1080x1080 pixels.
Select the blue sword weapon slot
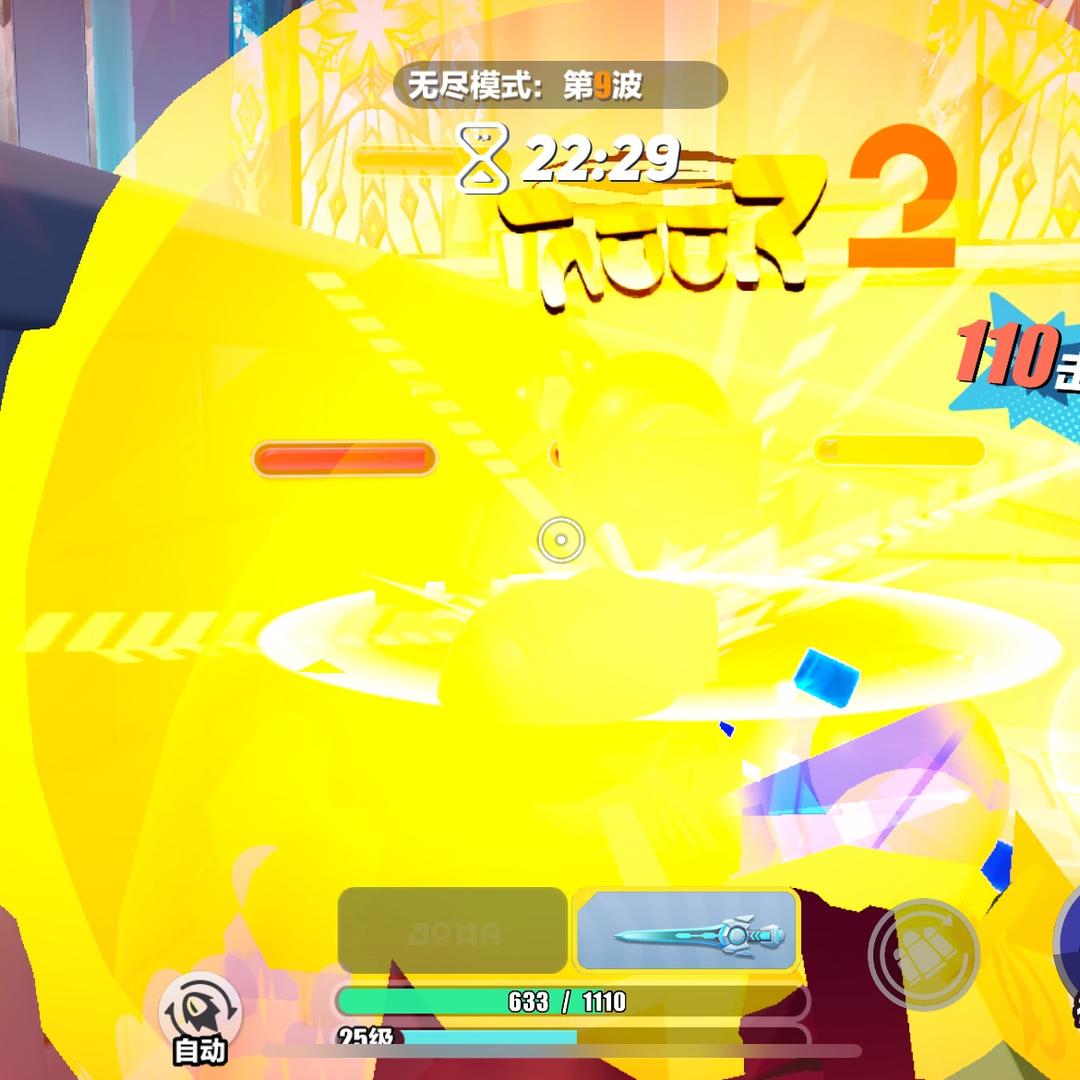click(687, 931)
